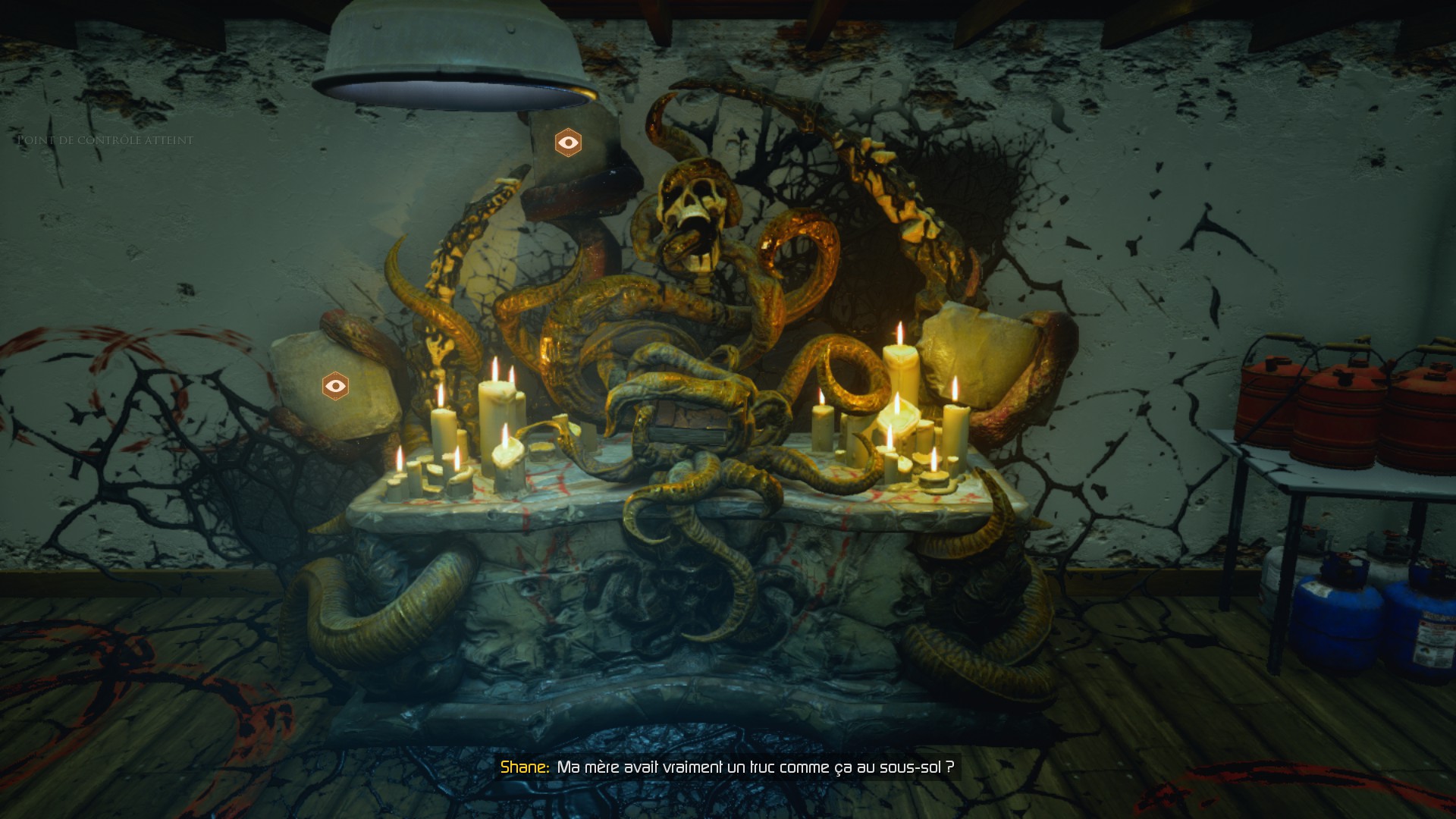Examine the eye marker on the stone
1456x819 pixels.
[x=335, y=386]
